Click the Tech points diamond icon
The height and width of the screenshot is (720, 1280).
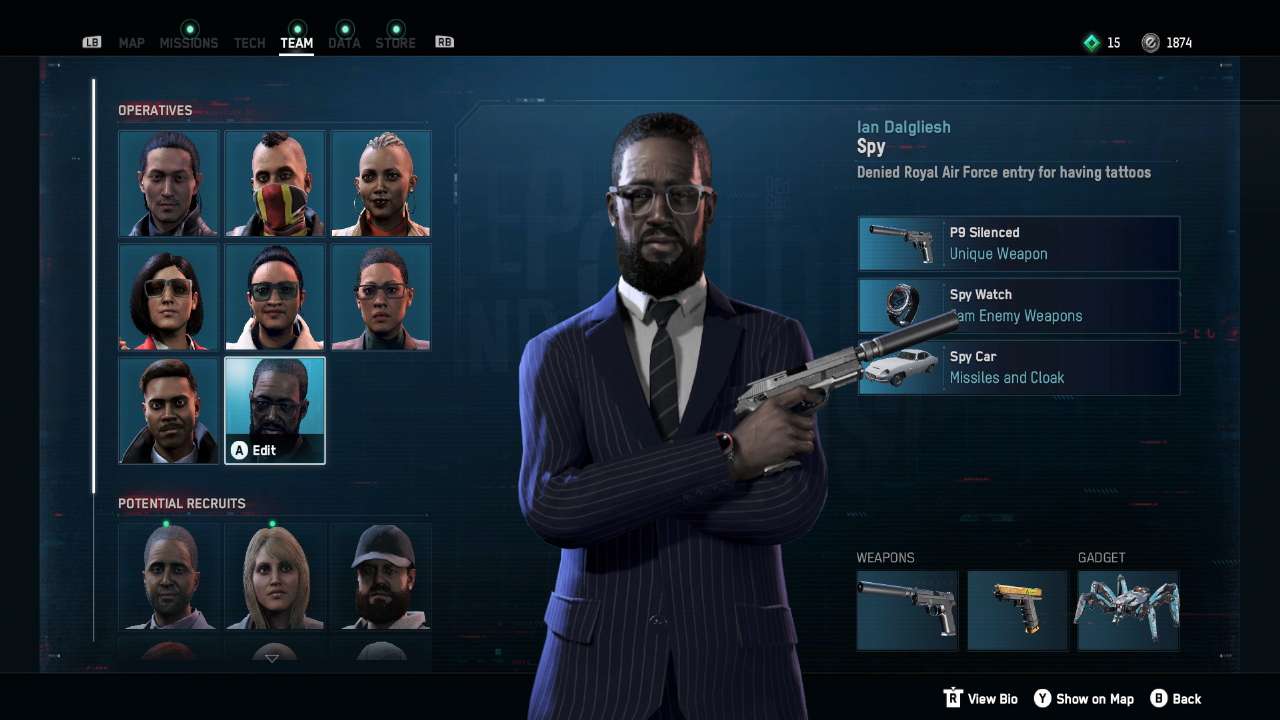click(x=1091, y=42)
